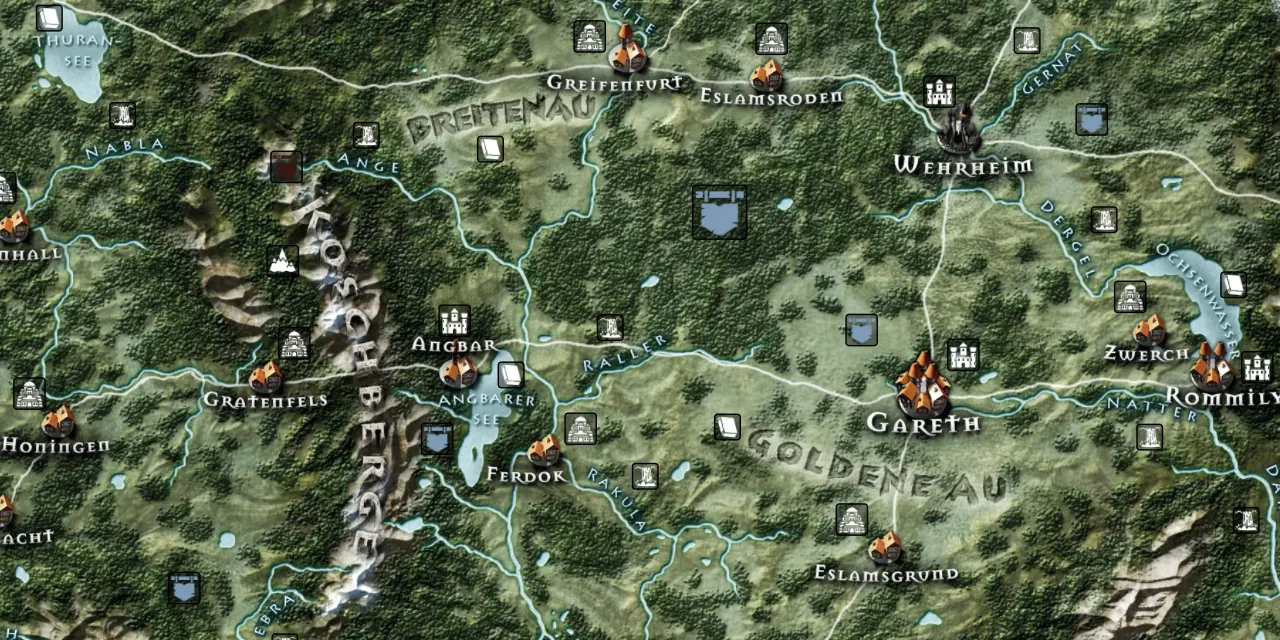The image size is (1280, 640).
Task: Click the Eslamsroden town marker
Action: coord(766,75)
